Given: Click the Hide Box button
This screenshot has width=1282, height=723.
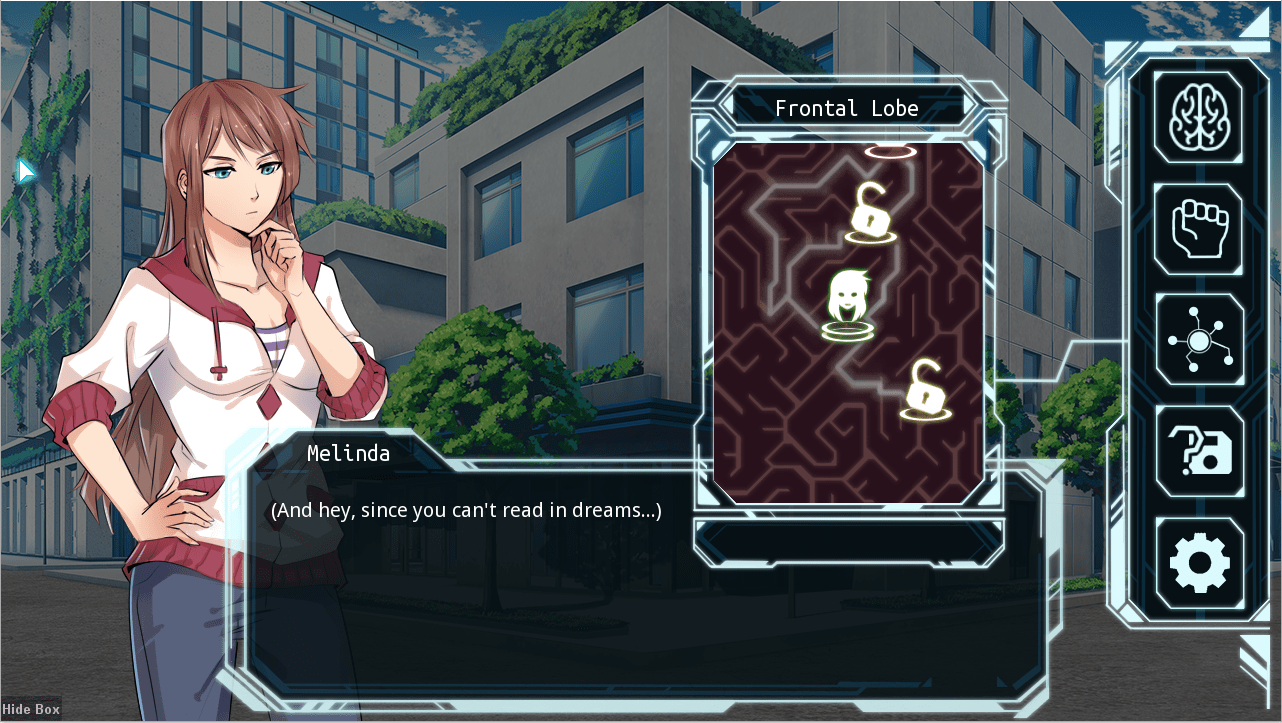Looking at the screenshot, I should [31, 709].
